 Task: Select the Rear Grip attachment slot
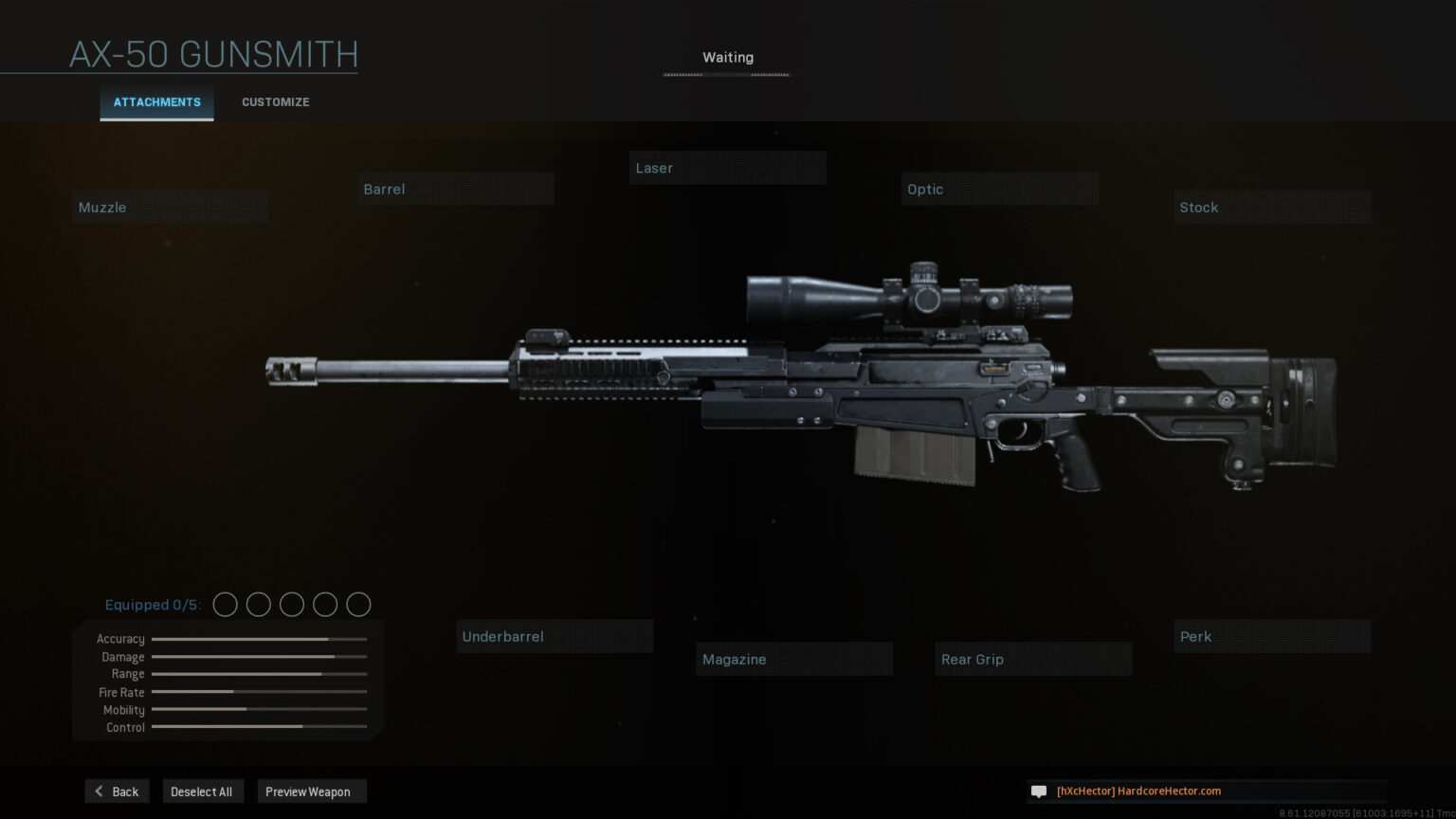(1033, 660)
